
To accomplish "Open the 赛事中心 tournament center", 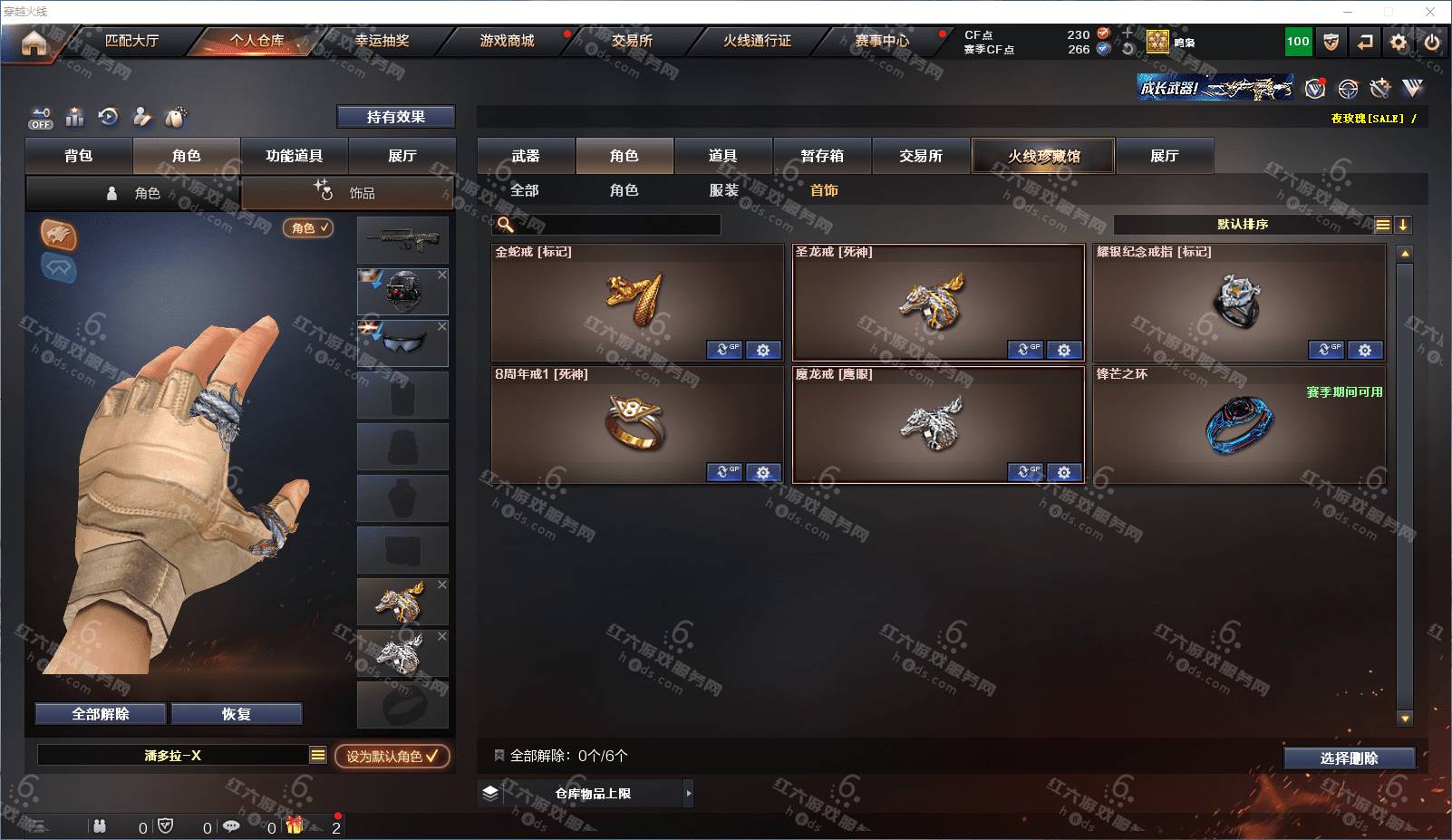I will (882, 41).
